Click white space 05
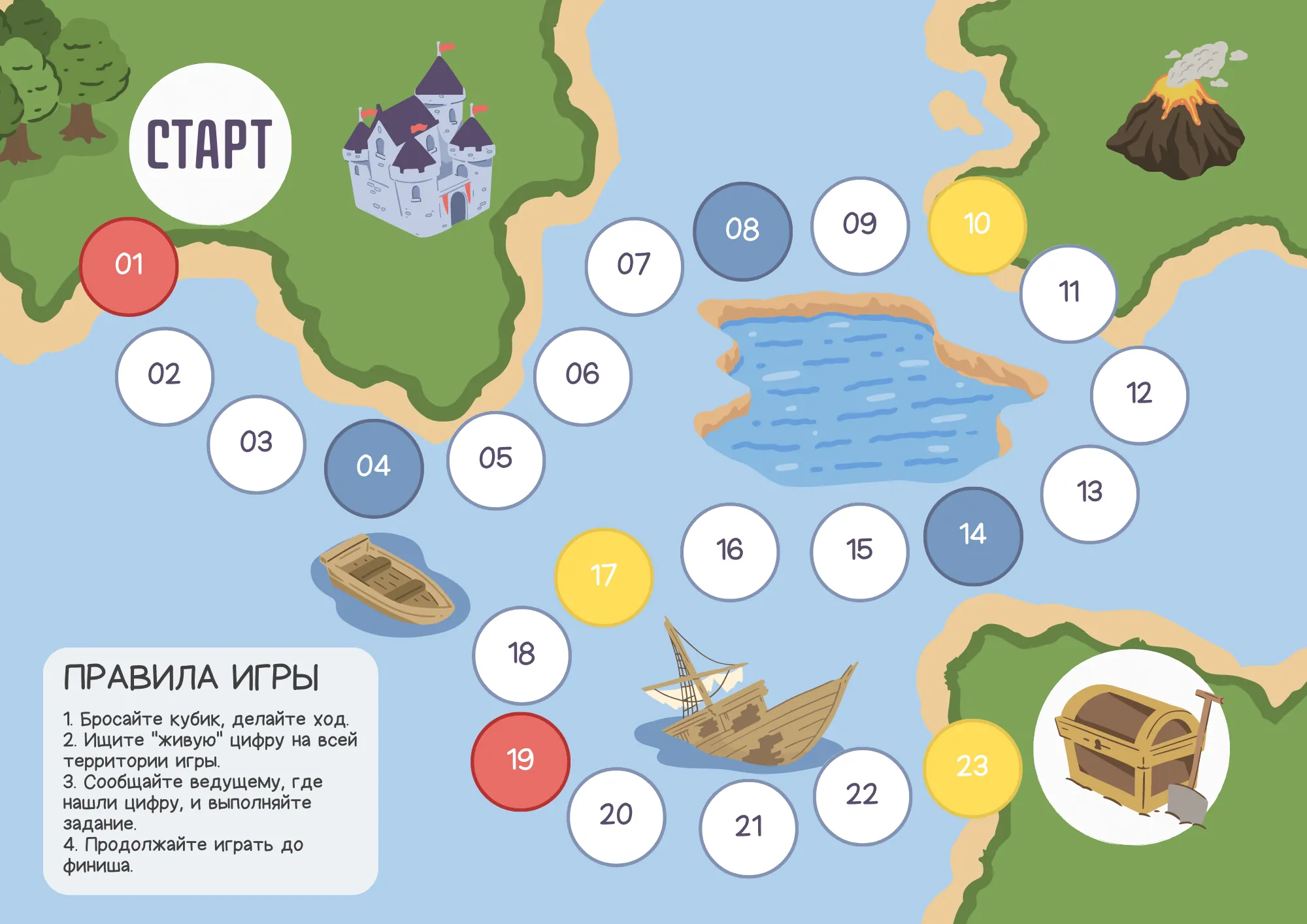Image resolution: width=1307 pixels, height=924 pixels. coord(495,460)
